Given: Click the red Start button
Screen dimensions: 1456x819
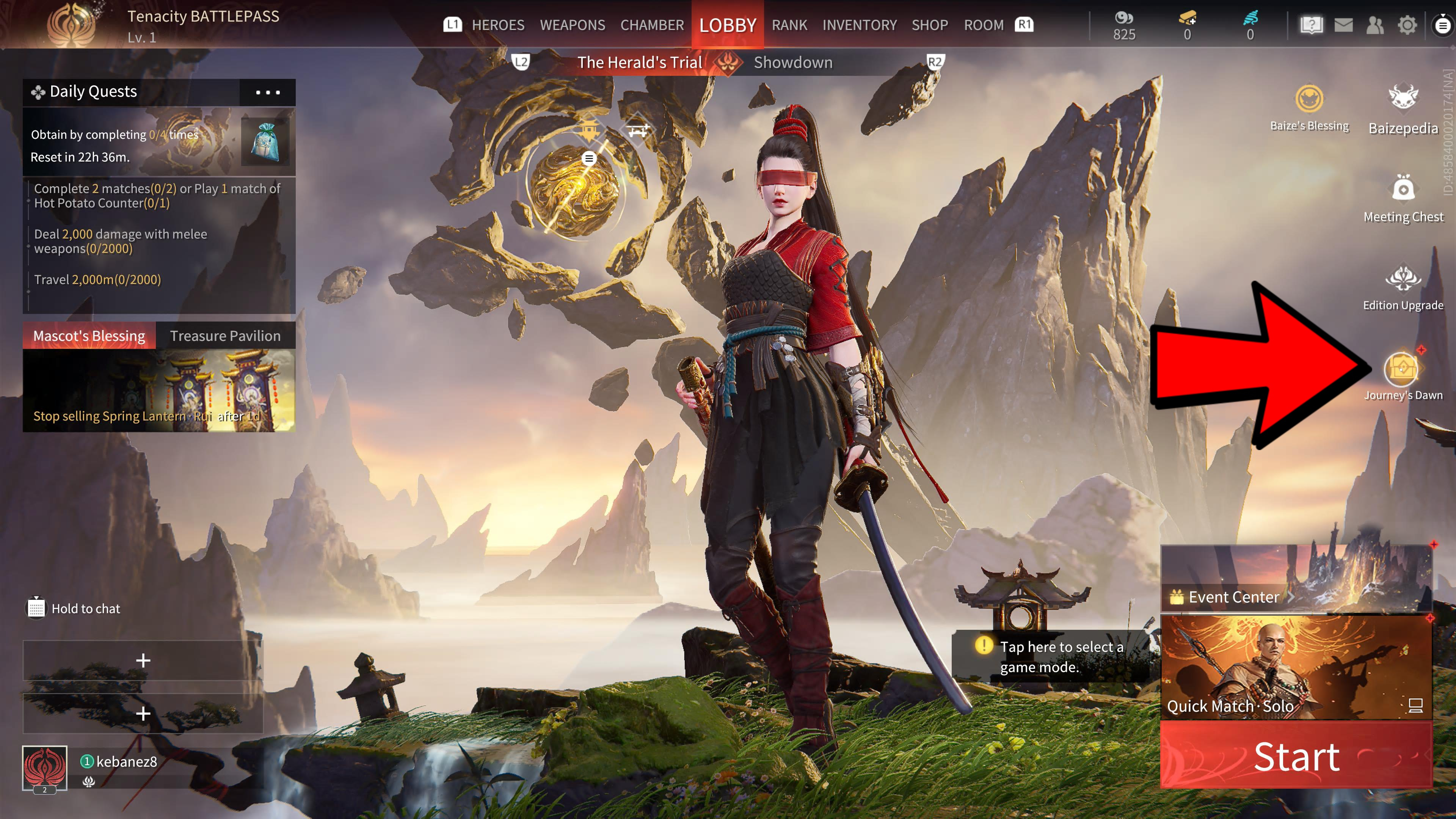Looking at the screenshot, I should pyautogui.click(x=1296, y=756).
